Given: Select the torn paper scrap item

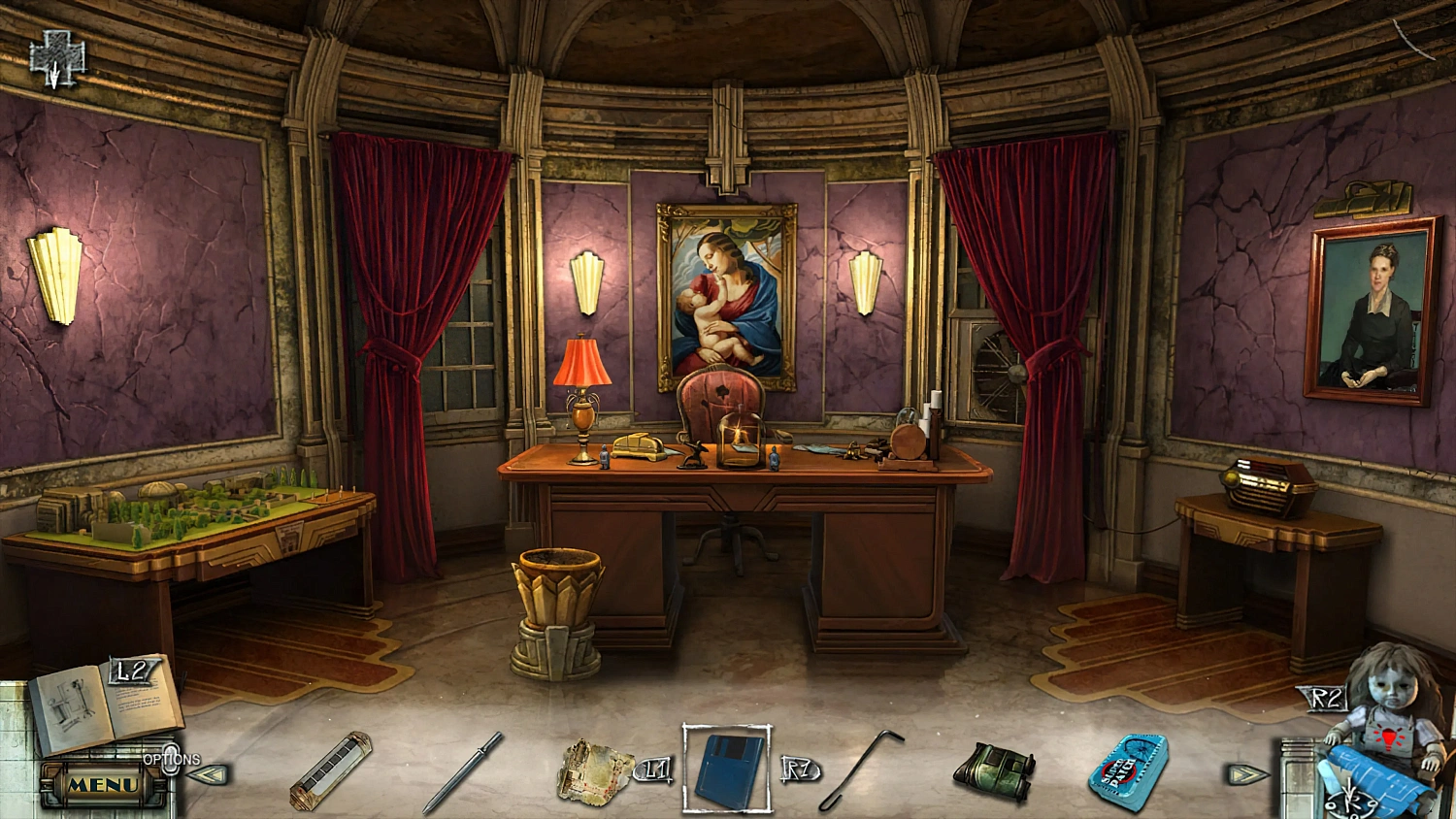Looking at the screenshot, I should pos(594,771).
